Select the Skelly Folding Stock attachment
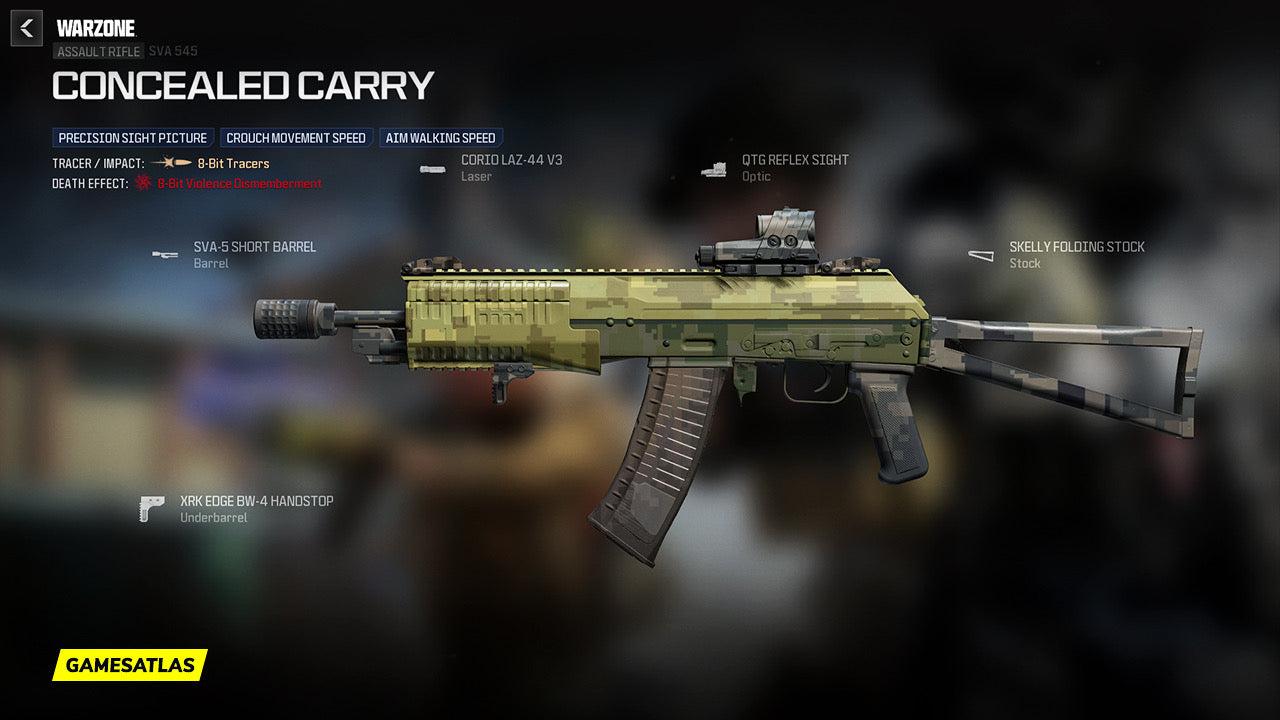Viewport: 1280px width, 720px height. (1076, 247)
